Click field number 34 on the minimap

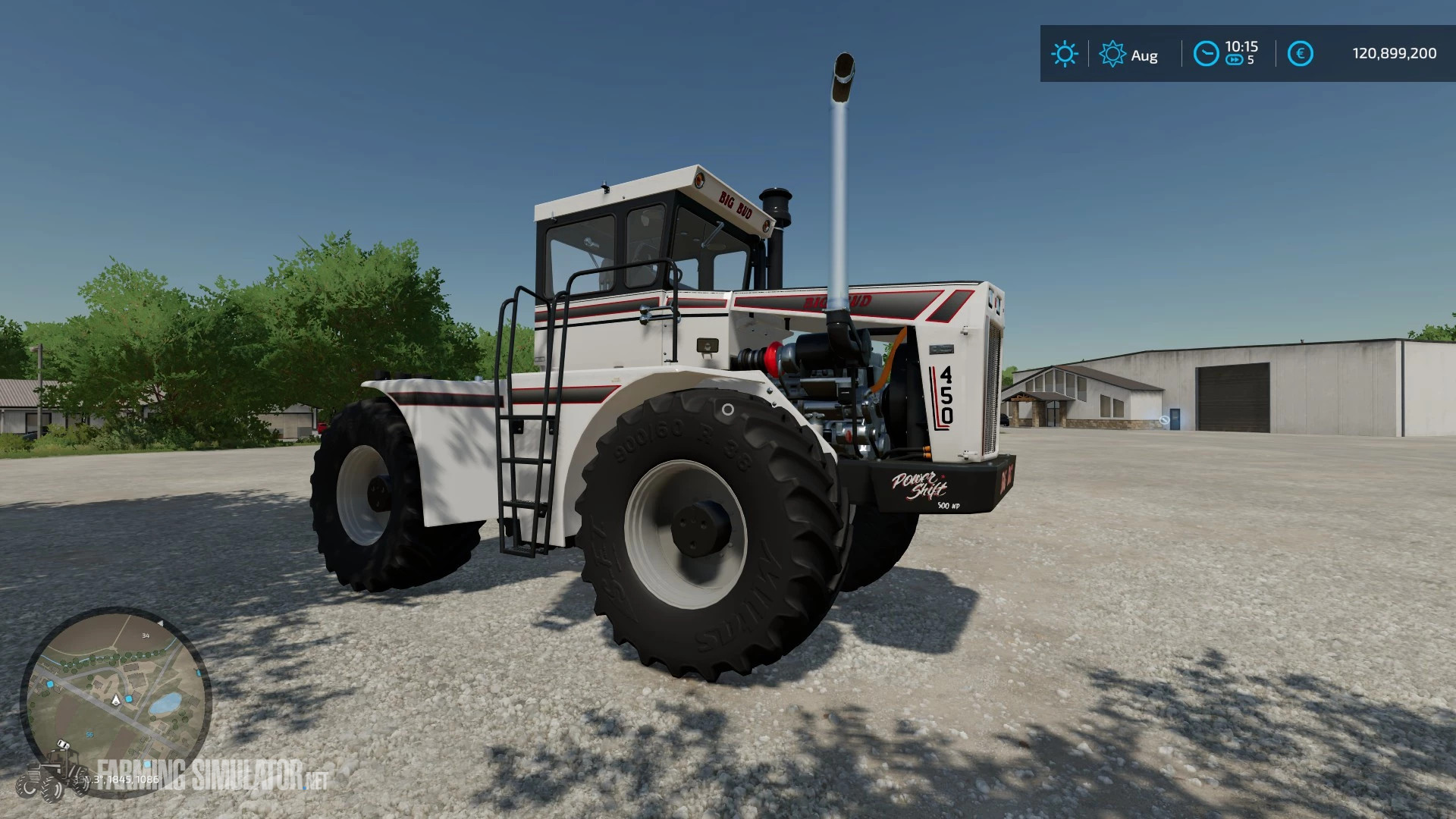coord(145,635)
